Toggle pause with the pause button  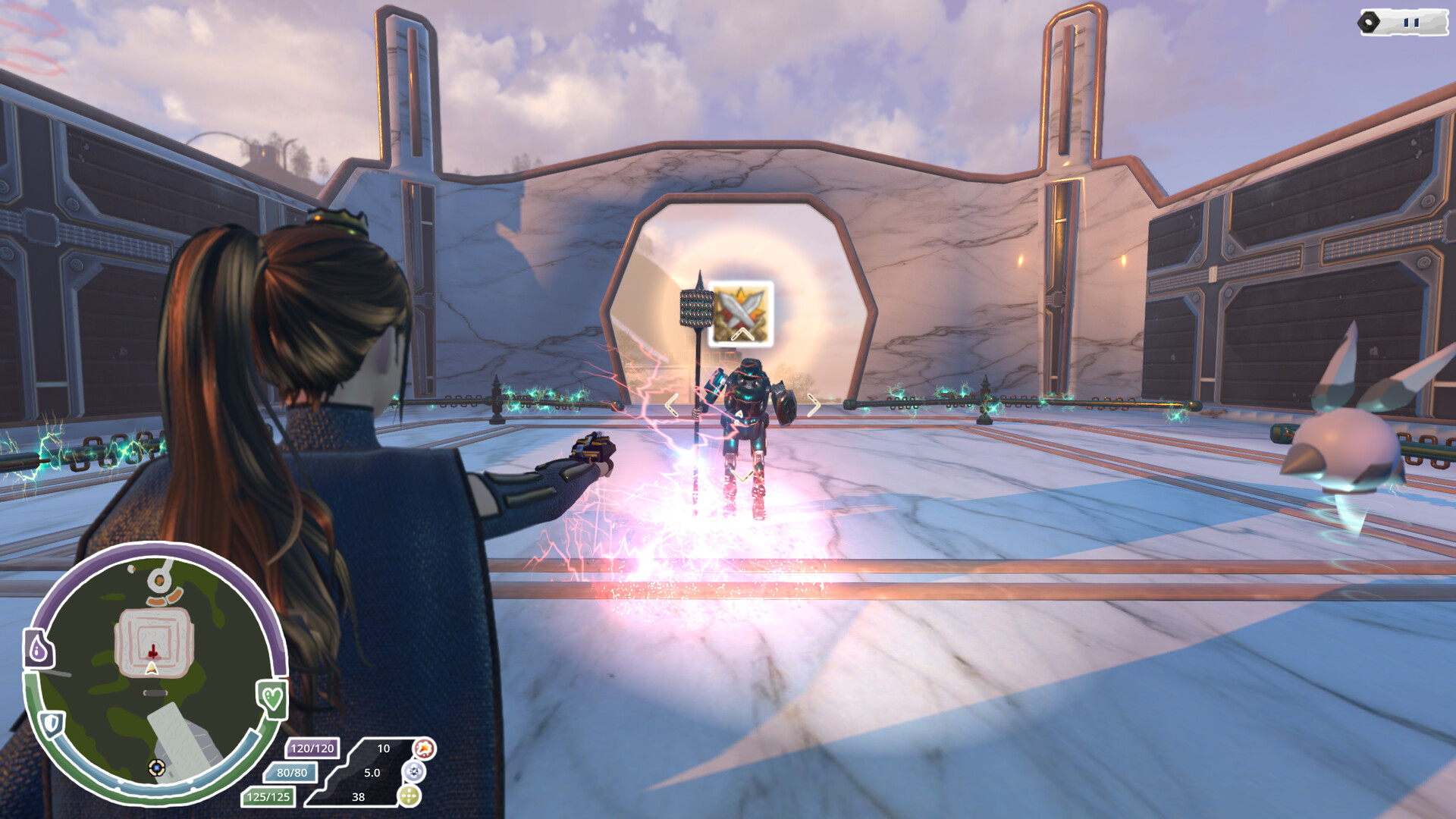click(1411, 21)
